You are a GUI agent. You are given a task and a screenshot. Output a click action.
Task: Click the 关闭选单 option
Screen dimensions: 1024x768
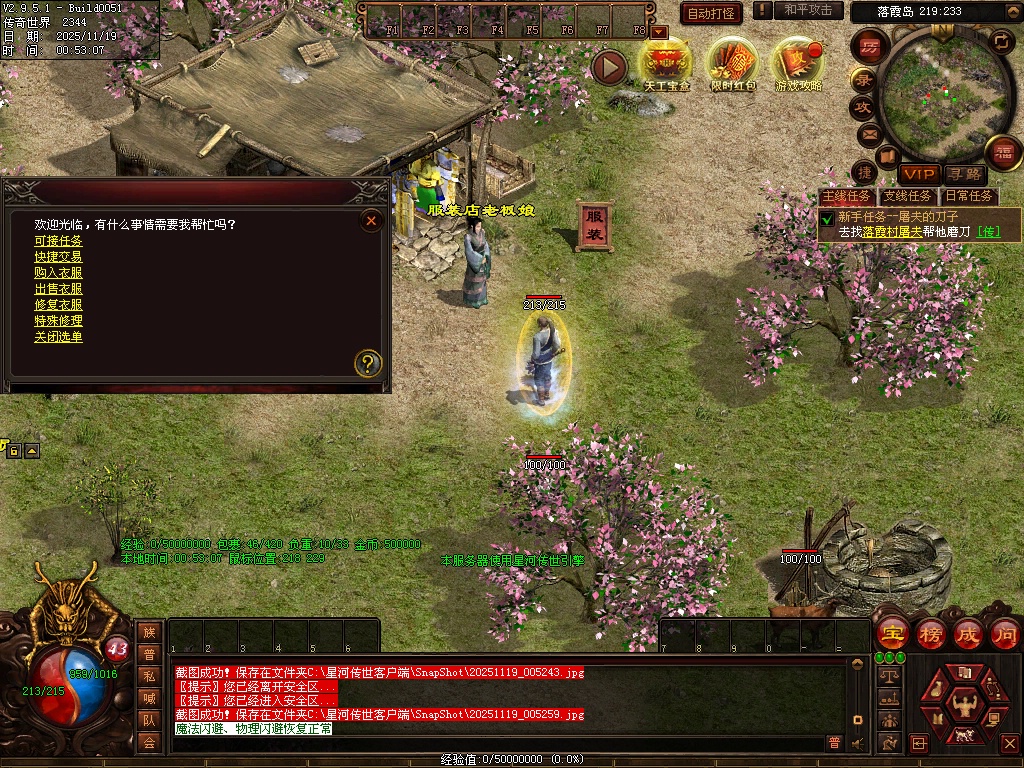(x=58, y=337)
